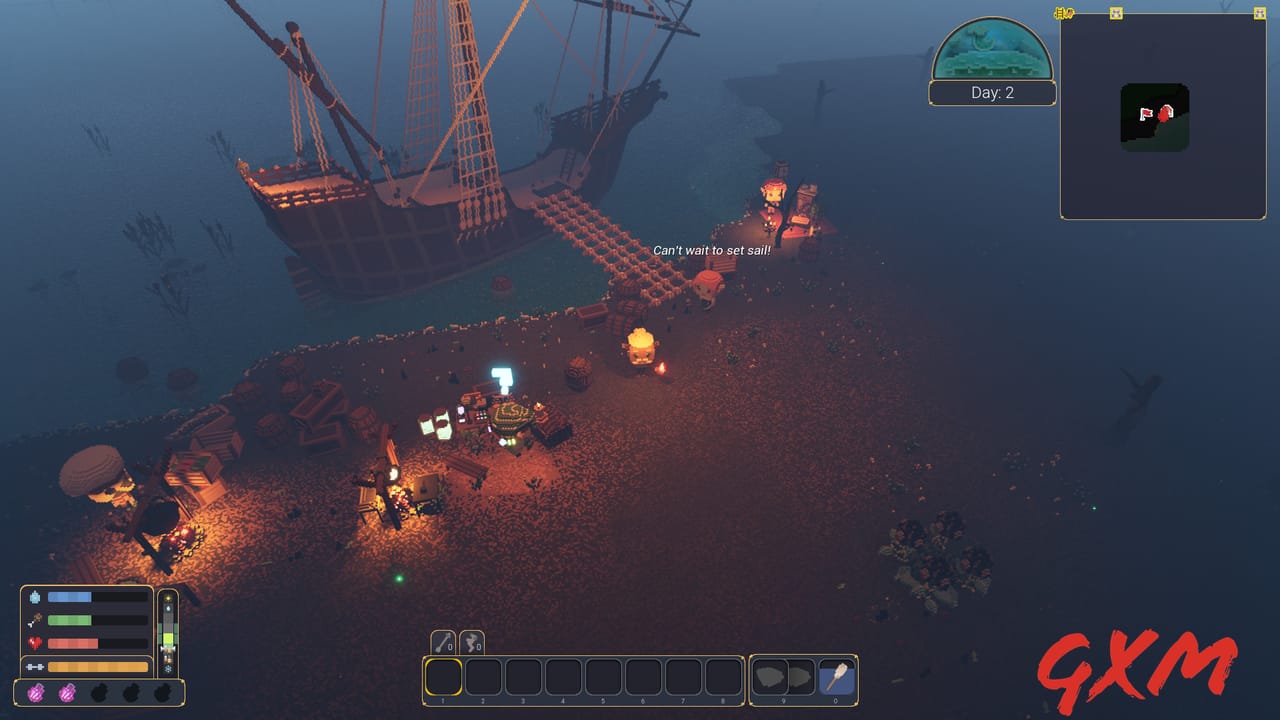Click the heart icon beside the health bar
Viewport: 1280px width, 720px height.
coord(33,641)
